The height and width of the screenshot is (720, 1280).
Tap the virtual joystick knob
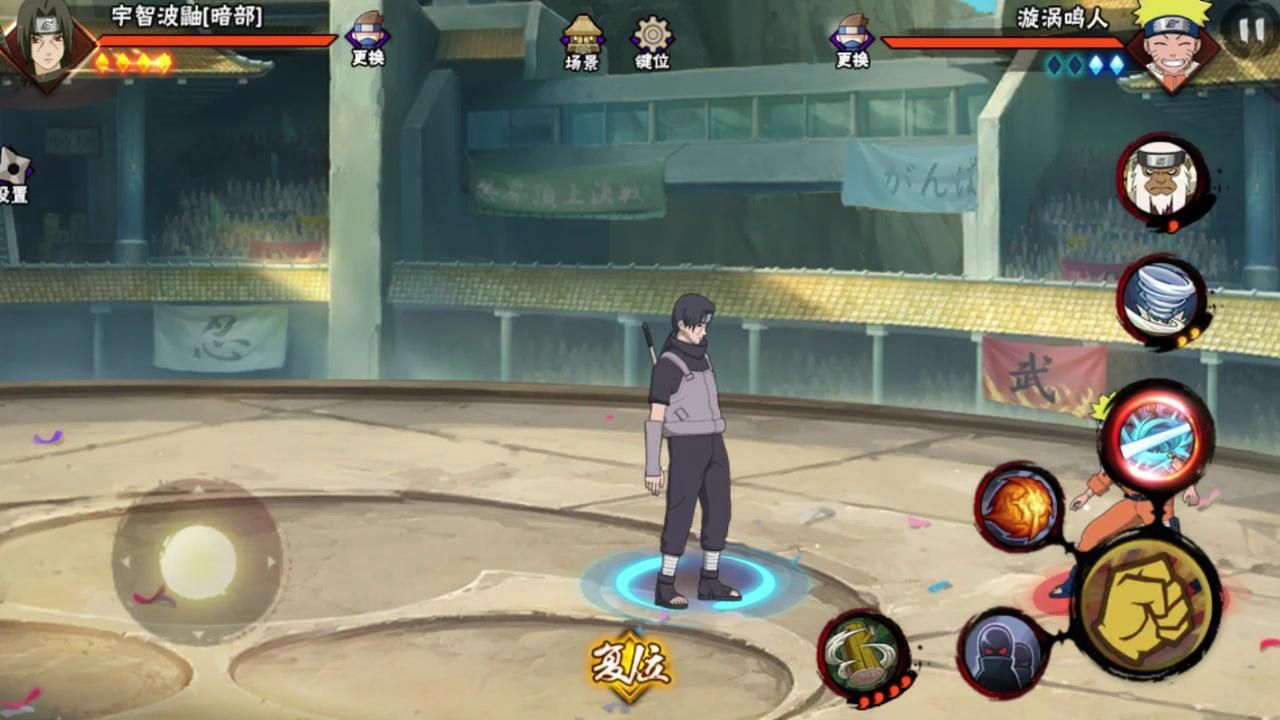tap(198, 561)
